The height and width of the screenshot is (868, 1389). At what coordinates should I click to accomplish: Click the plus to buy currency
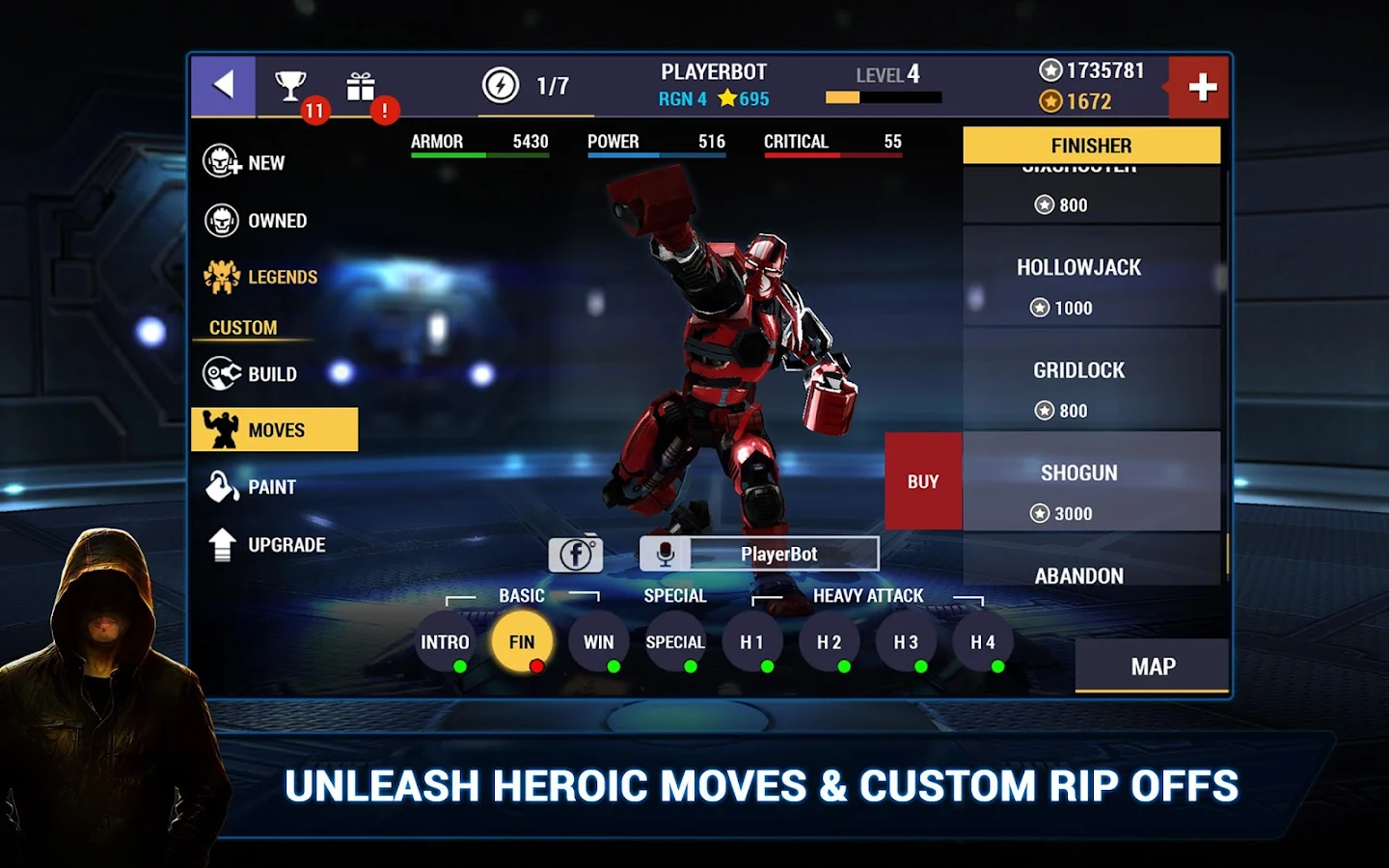pos(1200,86)
